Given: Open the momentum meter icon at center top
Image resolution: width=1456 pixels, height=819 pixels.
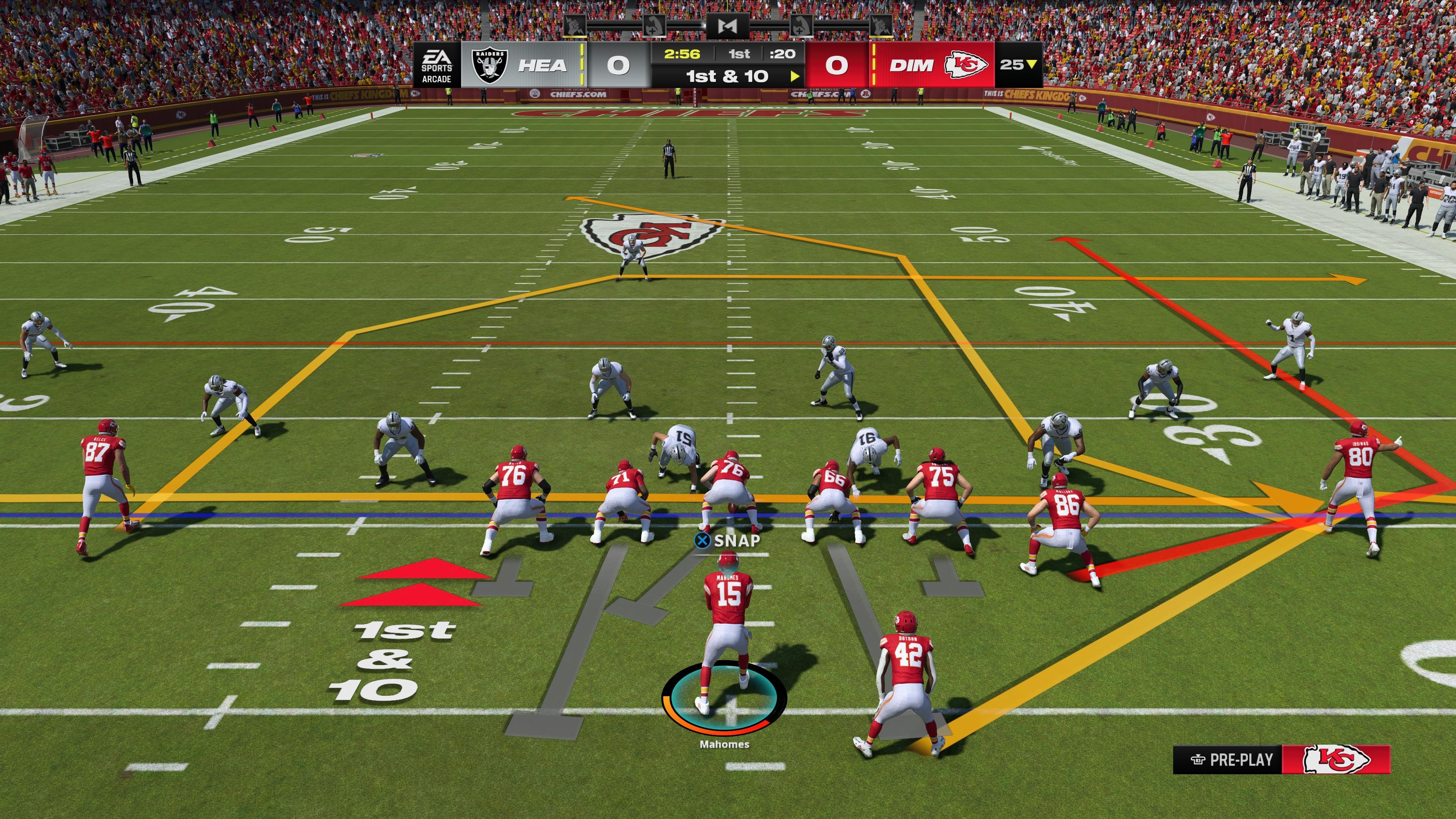Looking at the screenshot, I should pyautogui.click(x=728, y=26).
